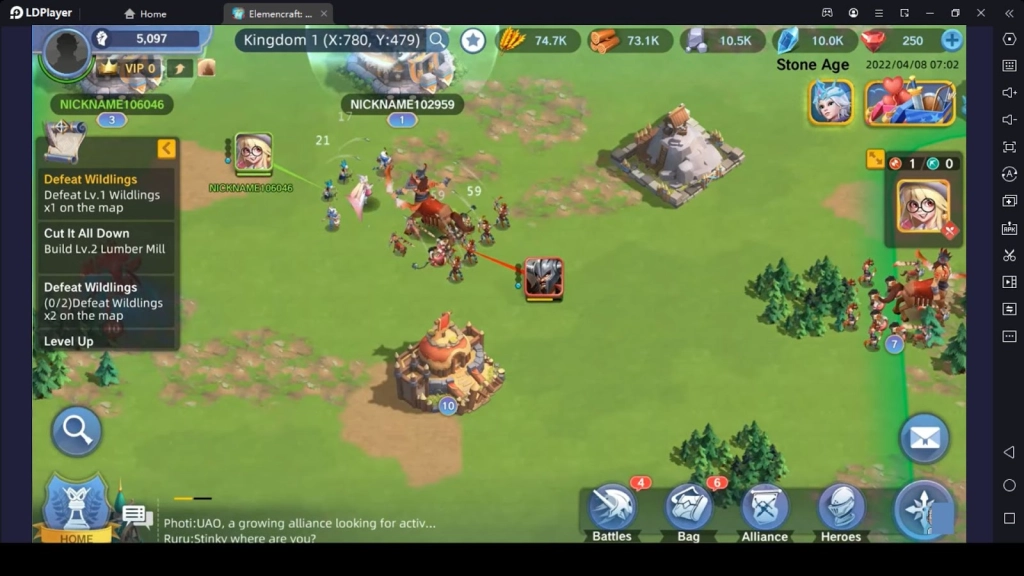The height and width of the screenshot is (576, 1024).
Task: Add more gems with the plus button
Action: pyautogui.click(x=952, y=40)
